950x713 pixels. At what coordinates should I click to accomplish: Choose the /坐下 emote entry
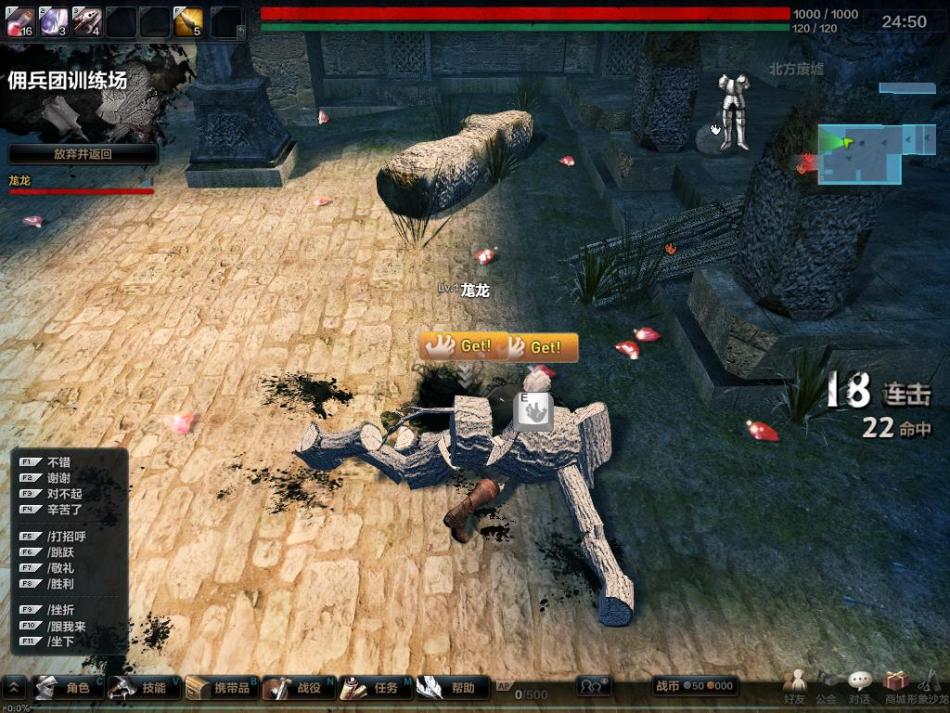point(60,641)
